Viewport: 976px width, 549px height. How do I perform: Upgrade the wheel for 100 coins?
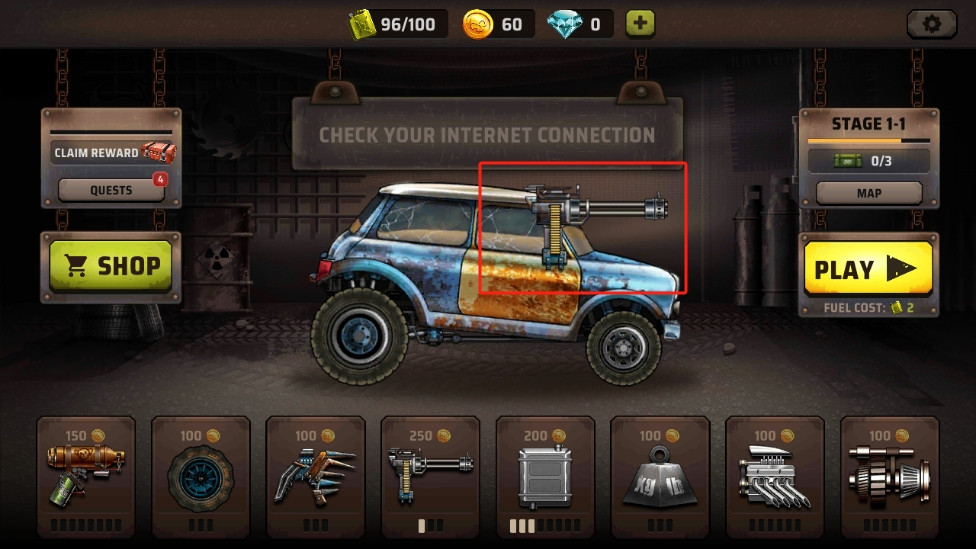200,476
